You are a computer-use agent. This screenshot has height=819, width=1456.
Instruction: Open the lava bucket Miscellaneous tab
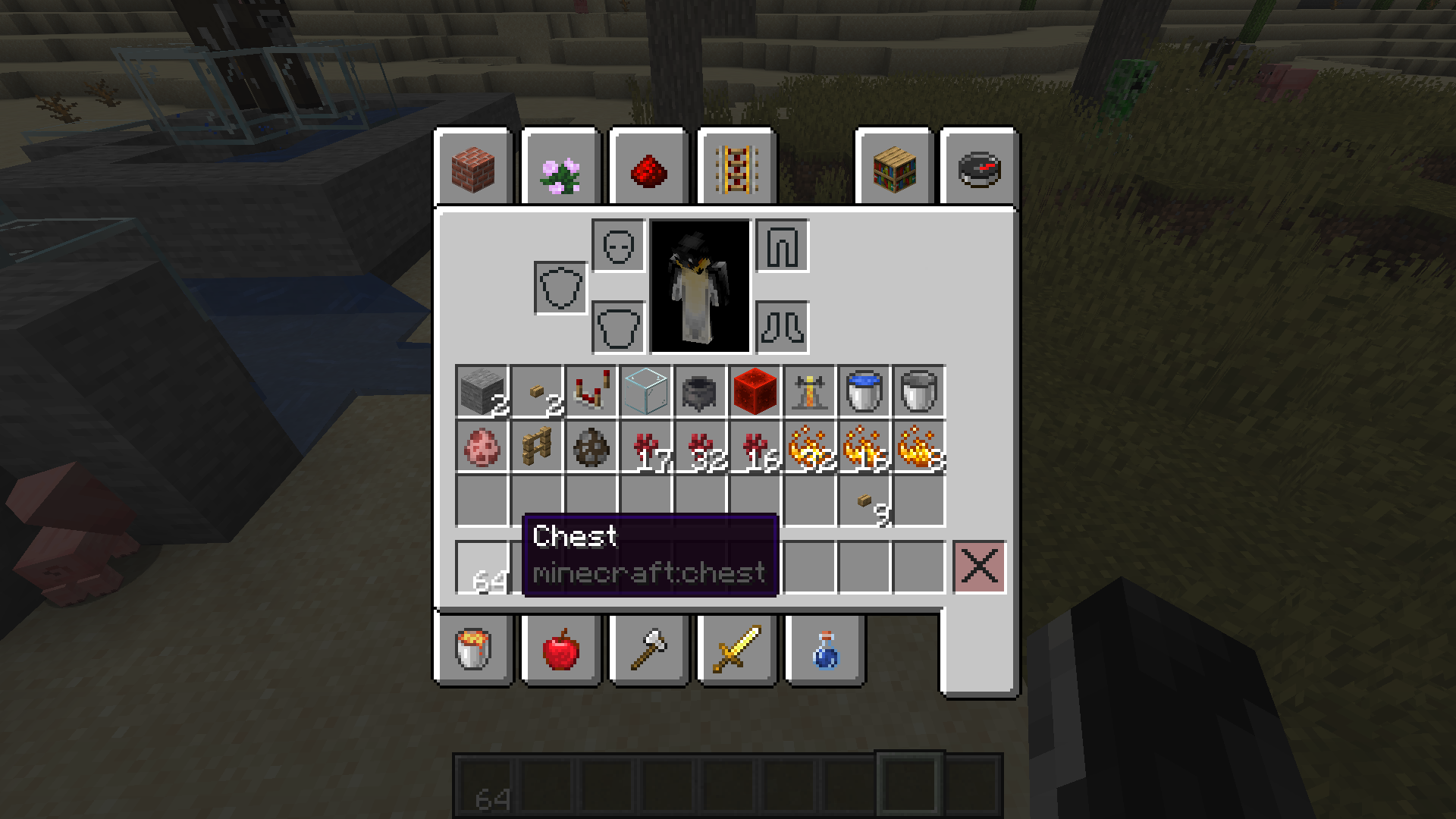click(474, 650)
